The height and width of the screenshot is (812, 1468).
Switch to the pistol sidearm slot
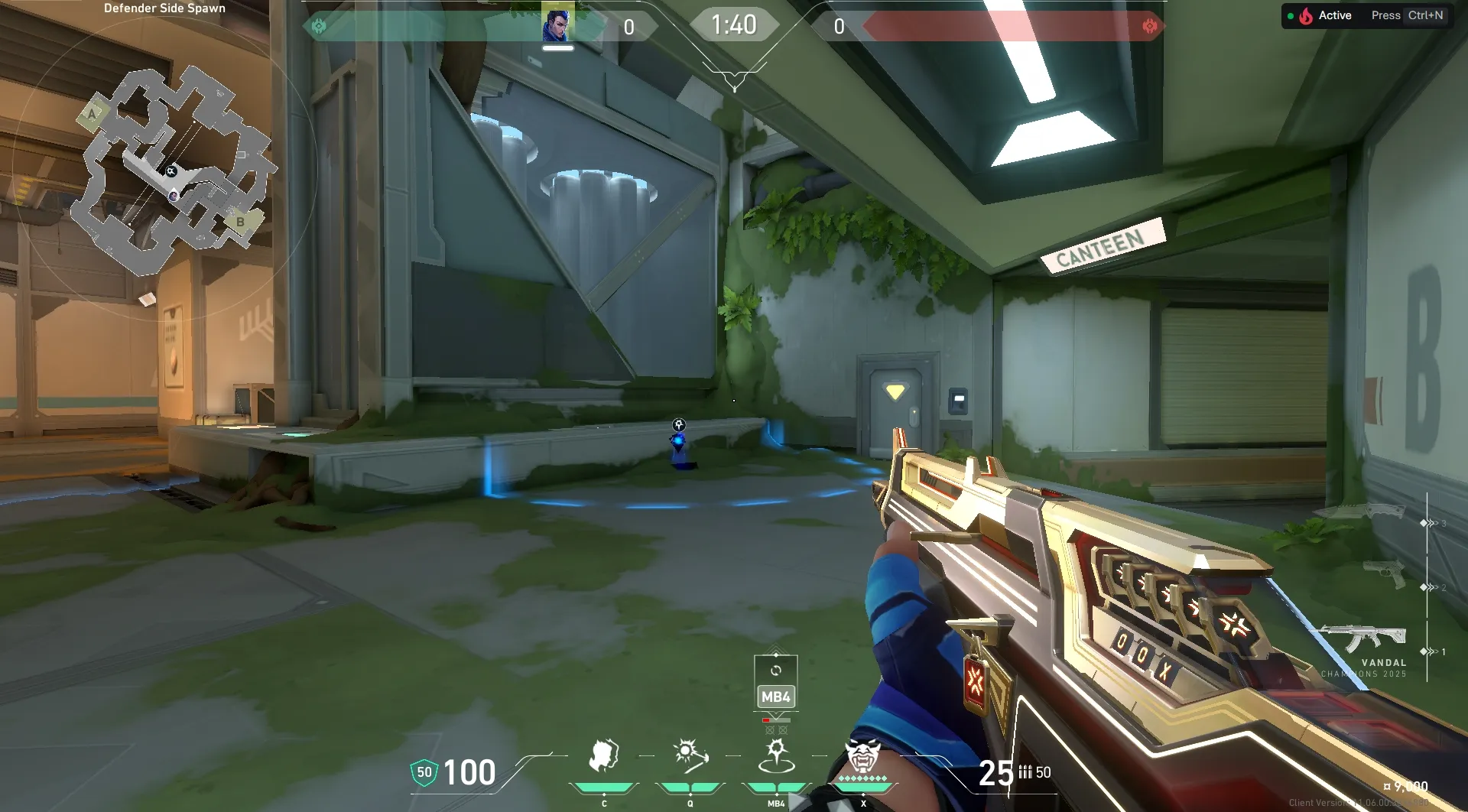click(x=1384, y=573)
